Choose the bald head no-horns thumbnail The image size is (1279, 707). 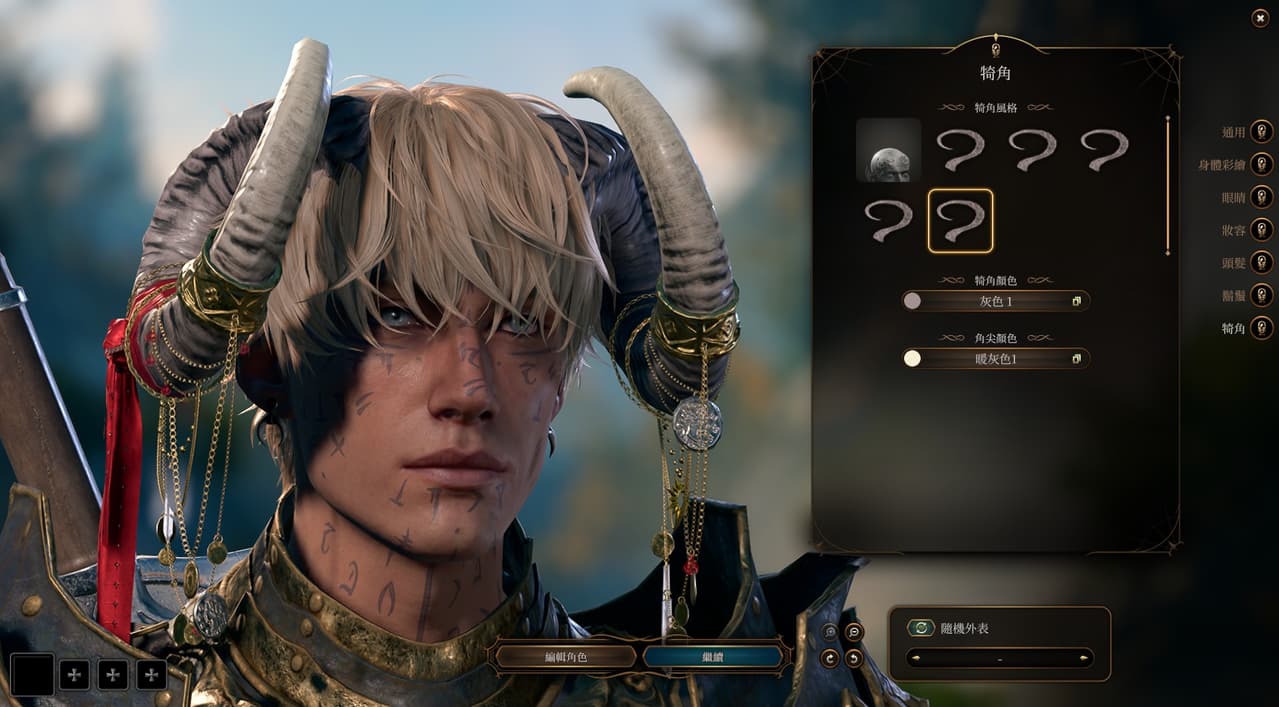pos(888,150)
